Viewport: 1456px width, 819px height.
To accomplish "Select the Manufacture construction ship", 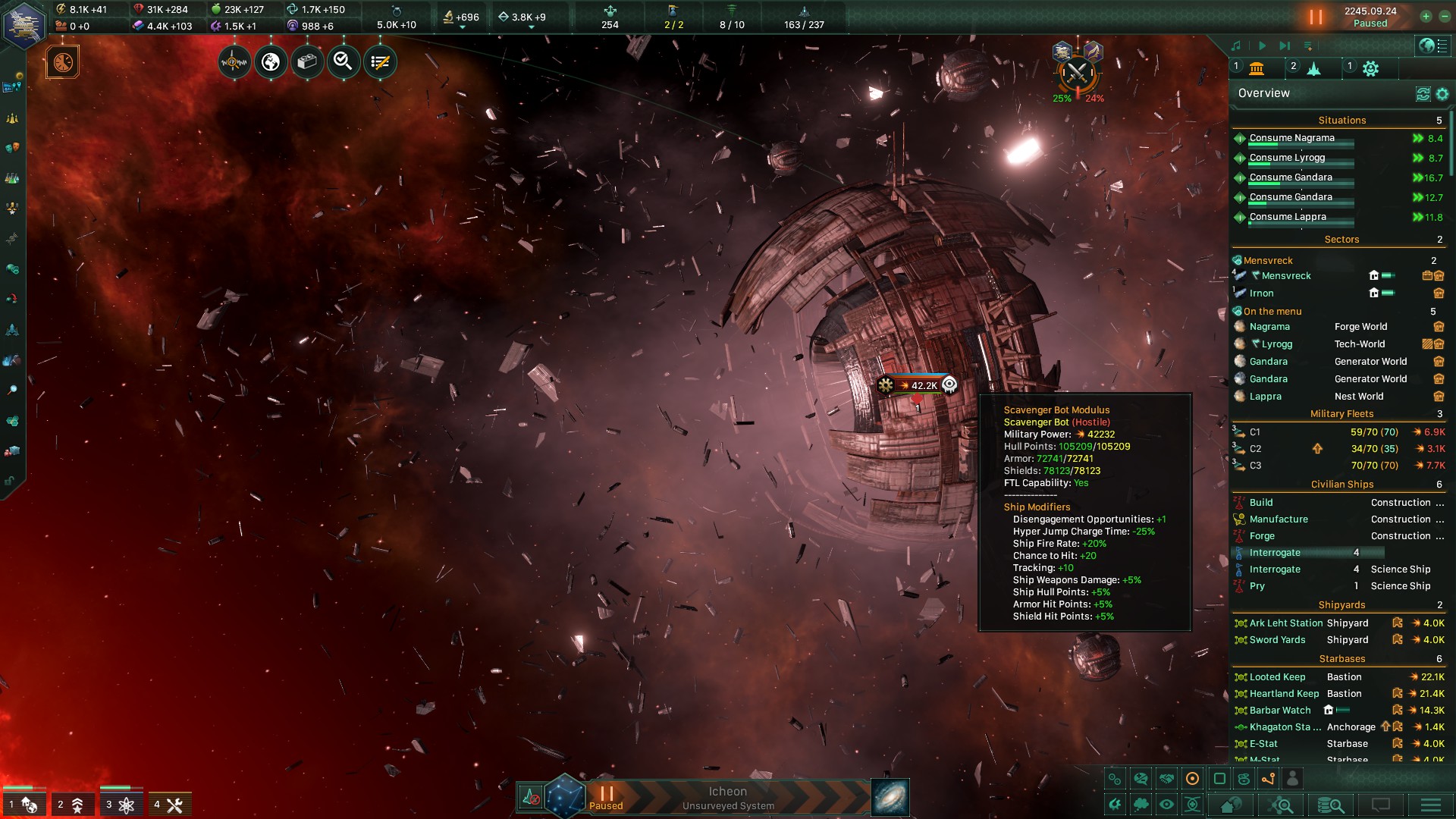I will click(x=1279, y=519).
